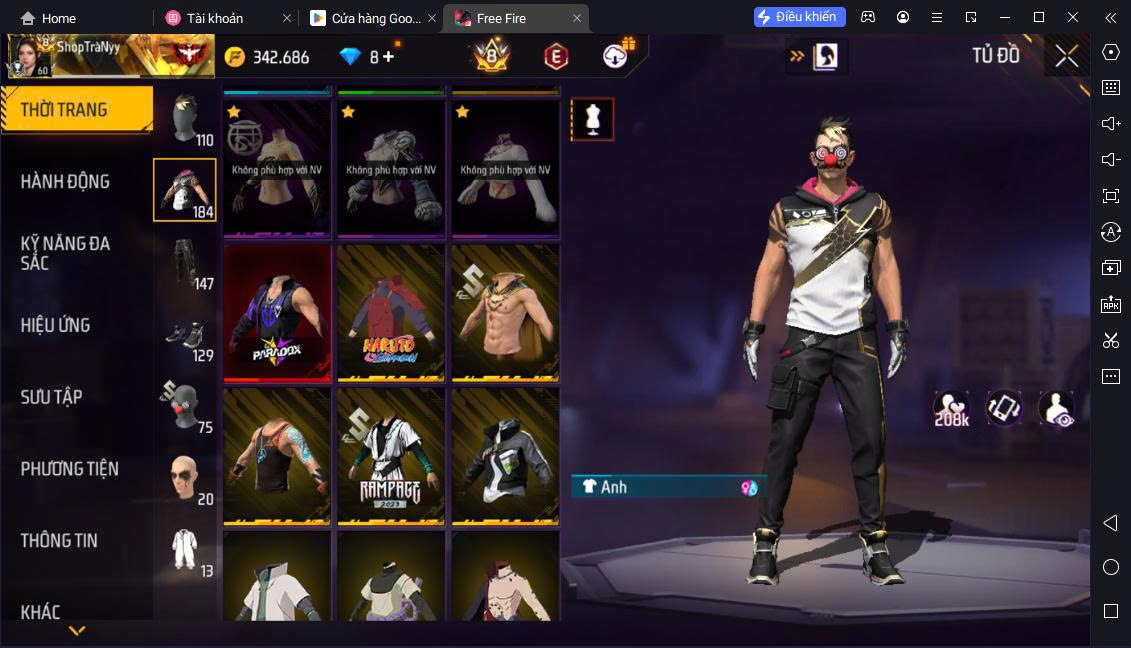Click the mannequin preview icon
Image resolution: width=1131 pixels, height=648 pixels.
click(x=592, y=119)
